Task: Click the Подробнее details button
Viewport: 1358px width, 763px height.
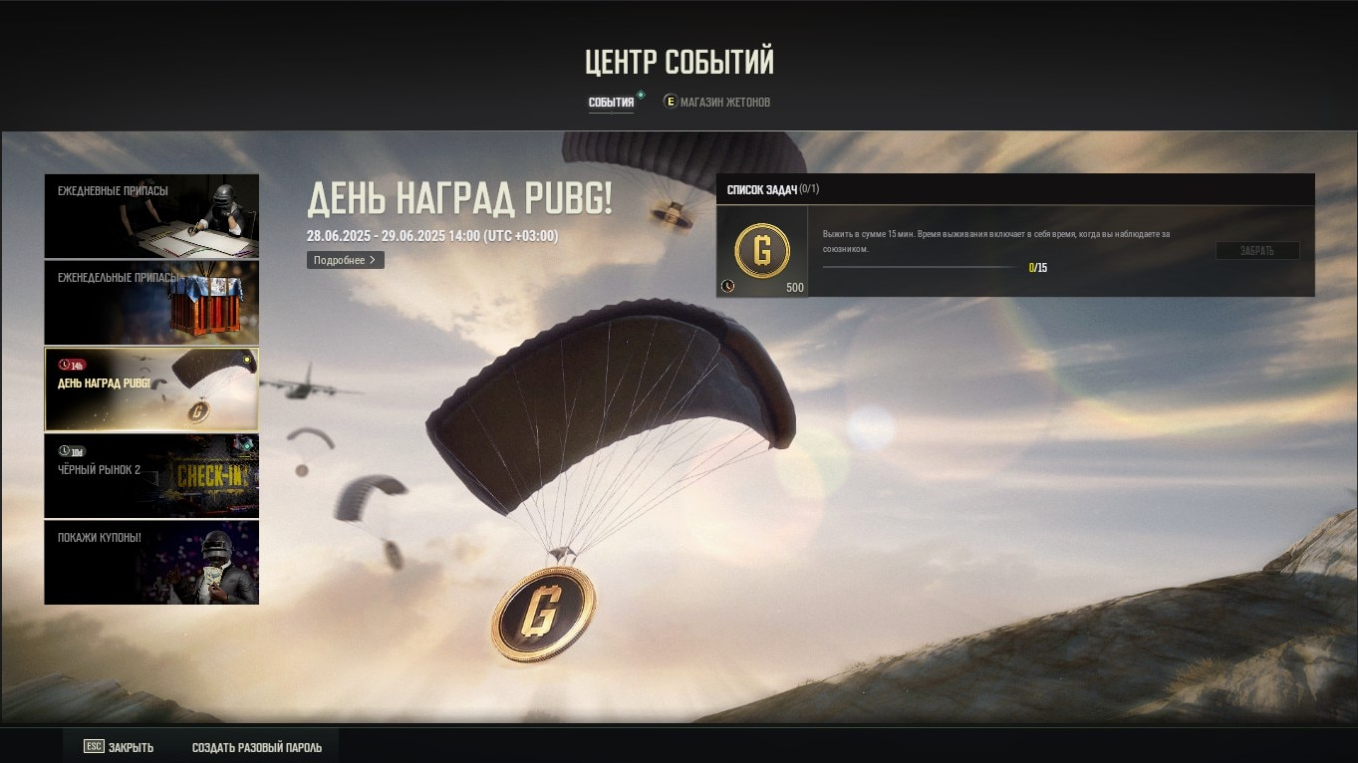Action: pyautogui.click(x=345, y=260)
